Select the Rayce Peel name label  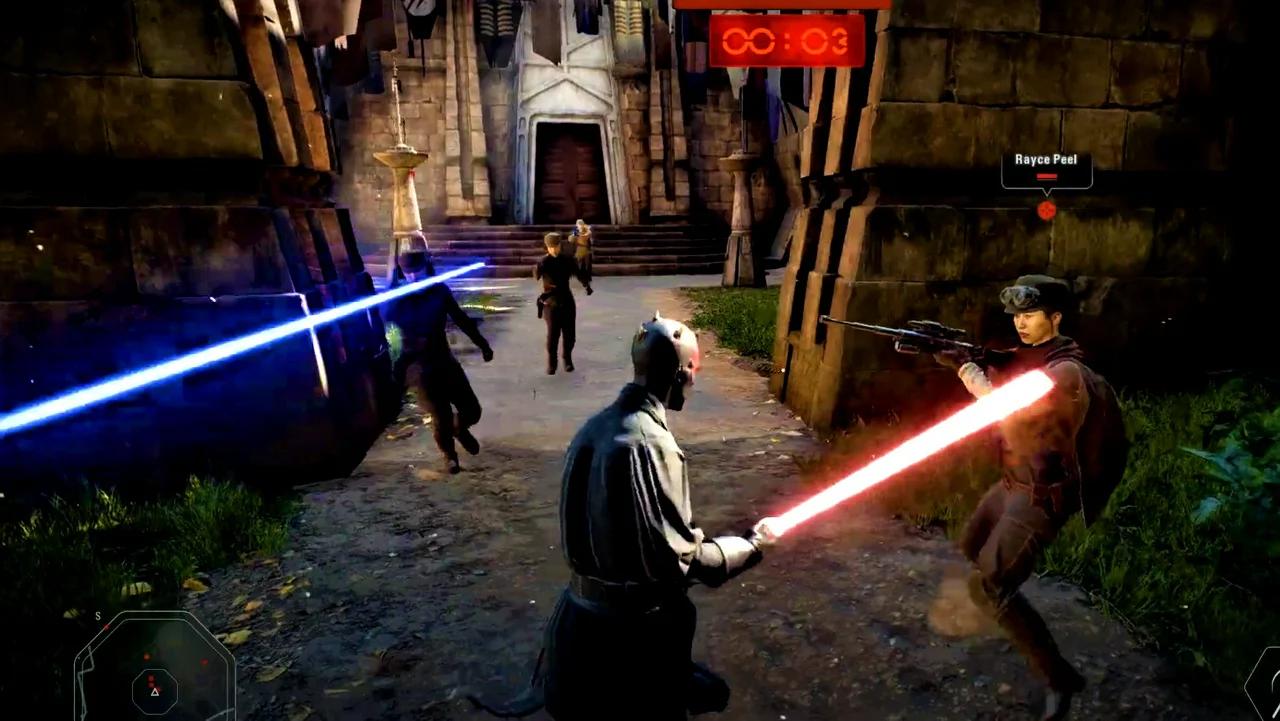1045,158
